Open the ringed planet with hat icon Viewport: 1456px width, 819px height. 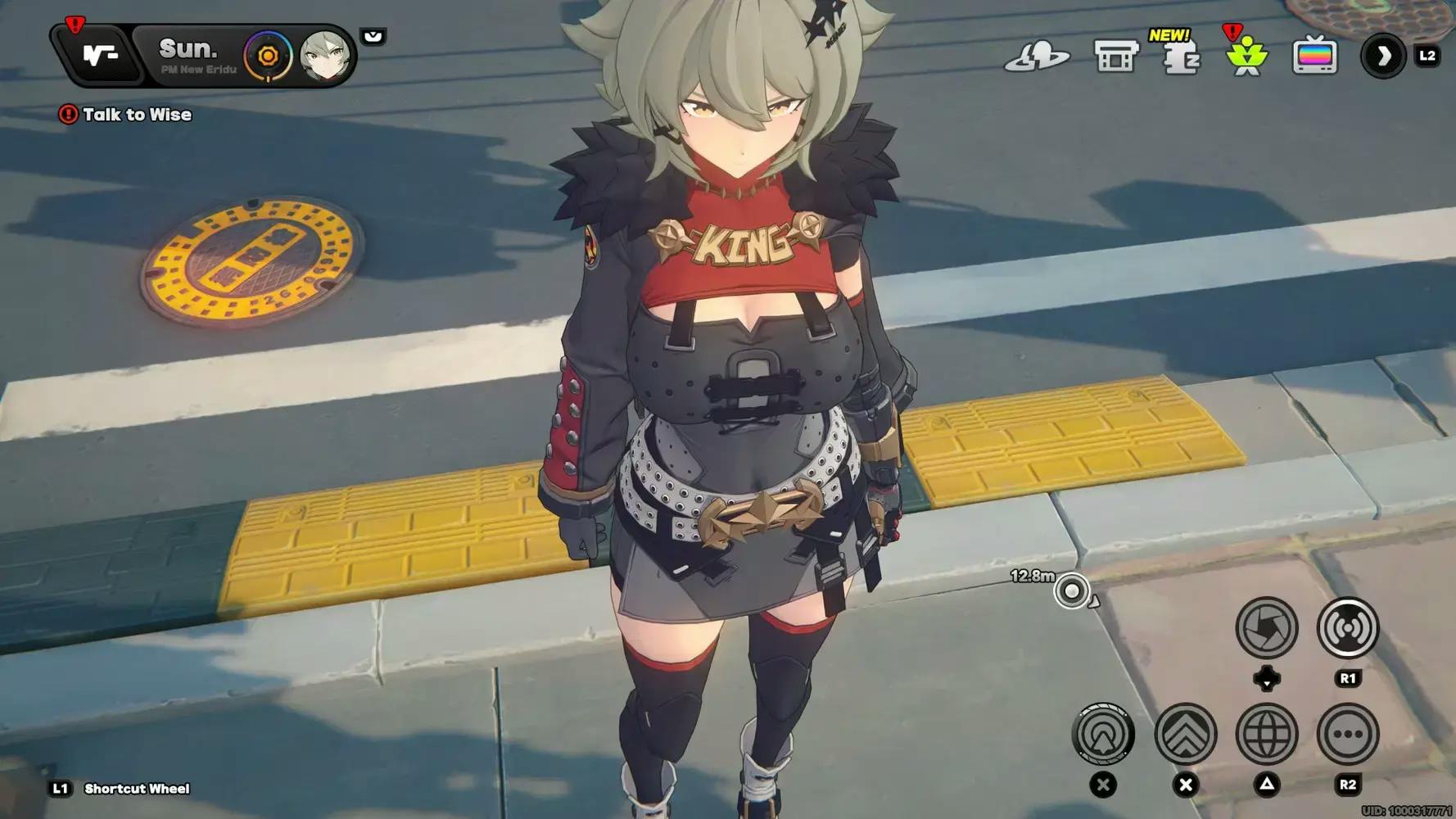[1037, 57]
